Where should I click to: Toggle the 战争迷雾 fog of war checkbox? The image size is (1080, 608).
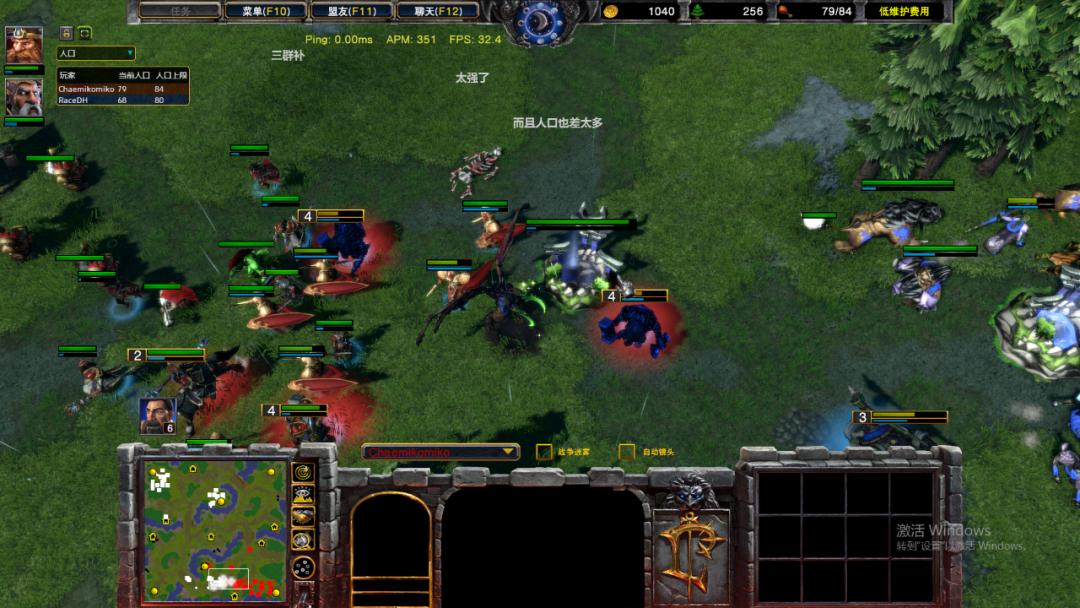tap(544, 452)
